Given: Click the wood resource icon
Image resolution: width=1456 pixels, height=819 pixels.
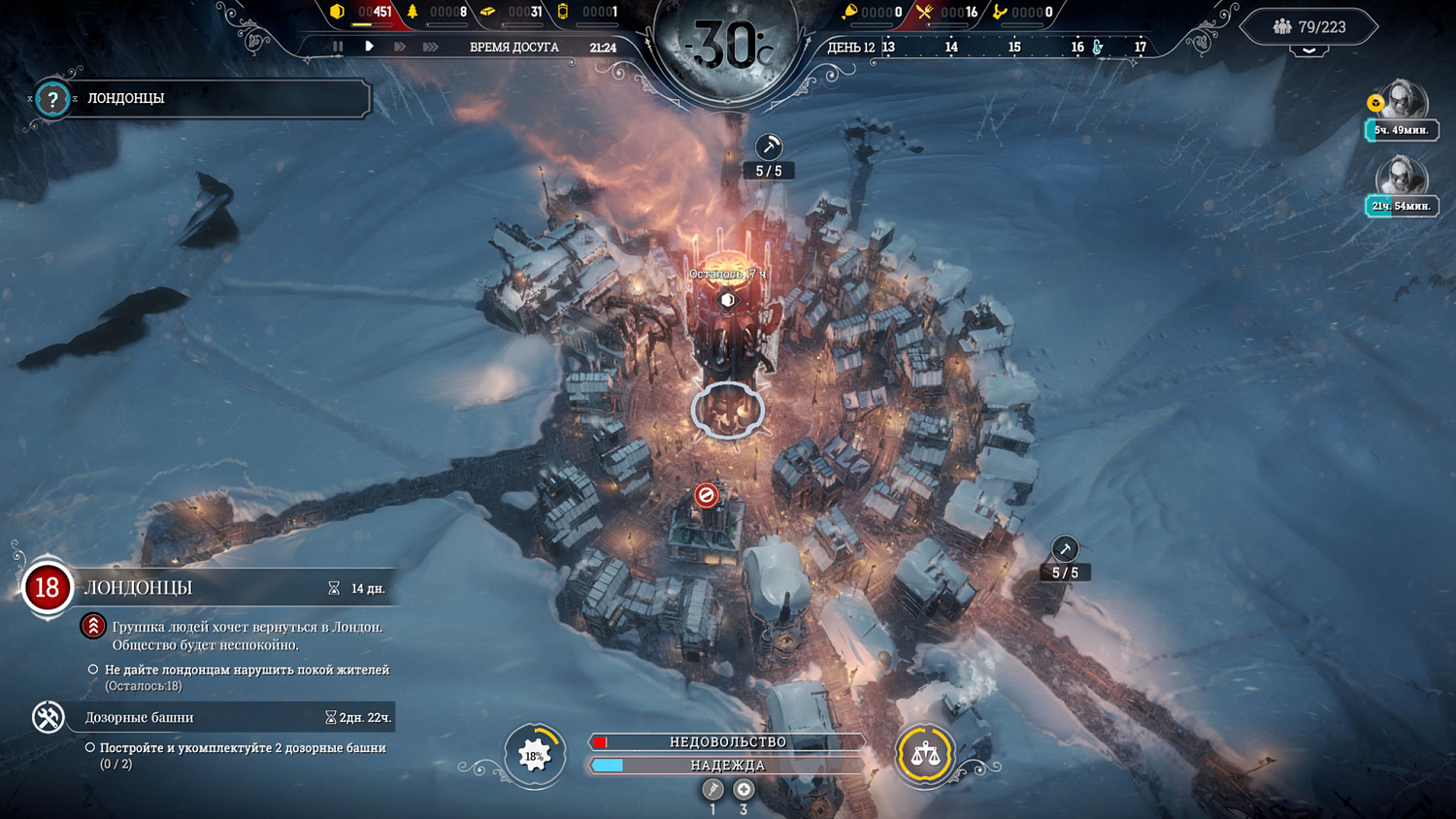Looking at the screenshot, I should tap(412, 13).
